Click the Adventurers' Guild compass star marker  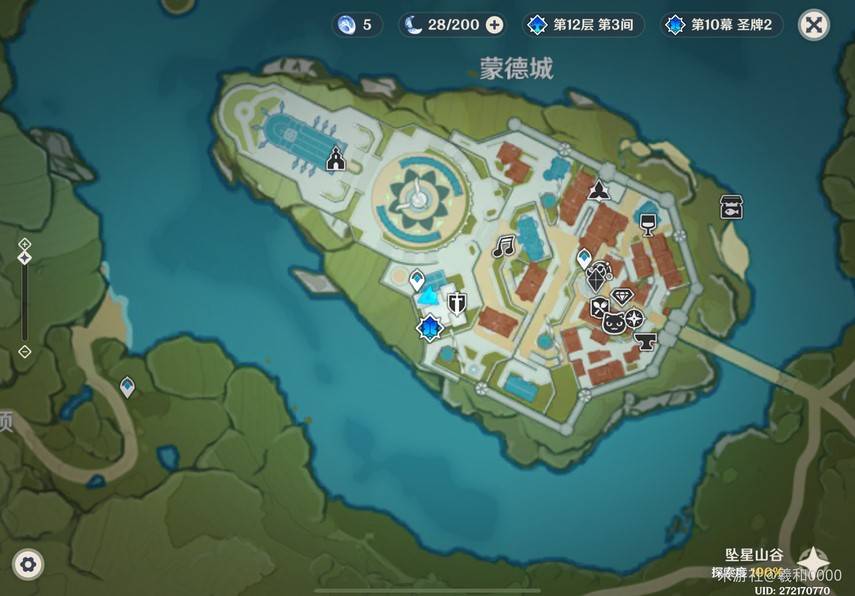click(634, 318)
